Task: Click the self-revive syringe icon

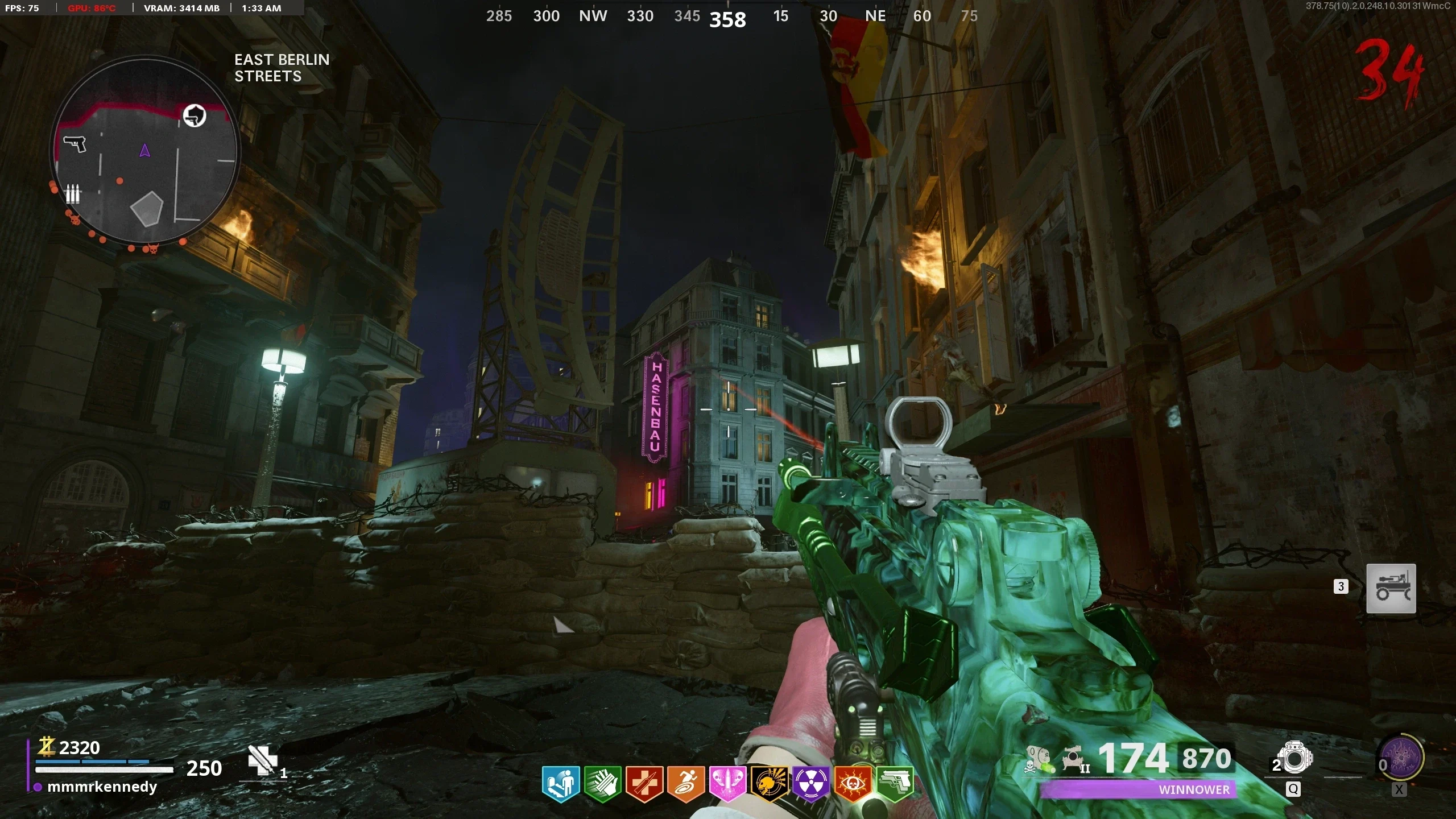Action: coord(262,760)
